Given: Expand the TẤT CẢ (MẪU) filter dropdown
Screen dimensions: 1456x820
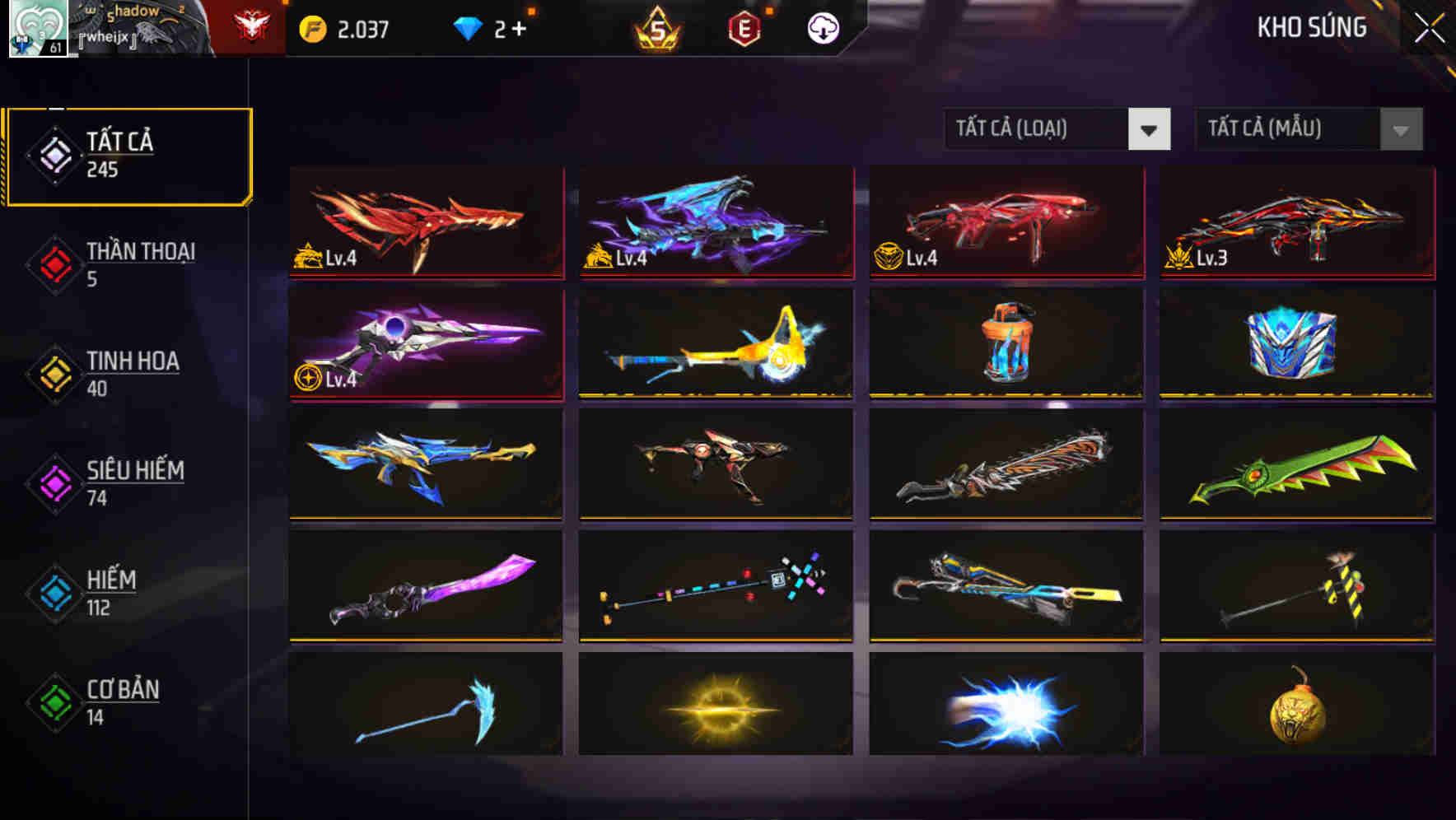Looking at the screenshot, I should (x=1289, y=129).
